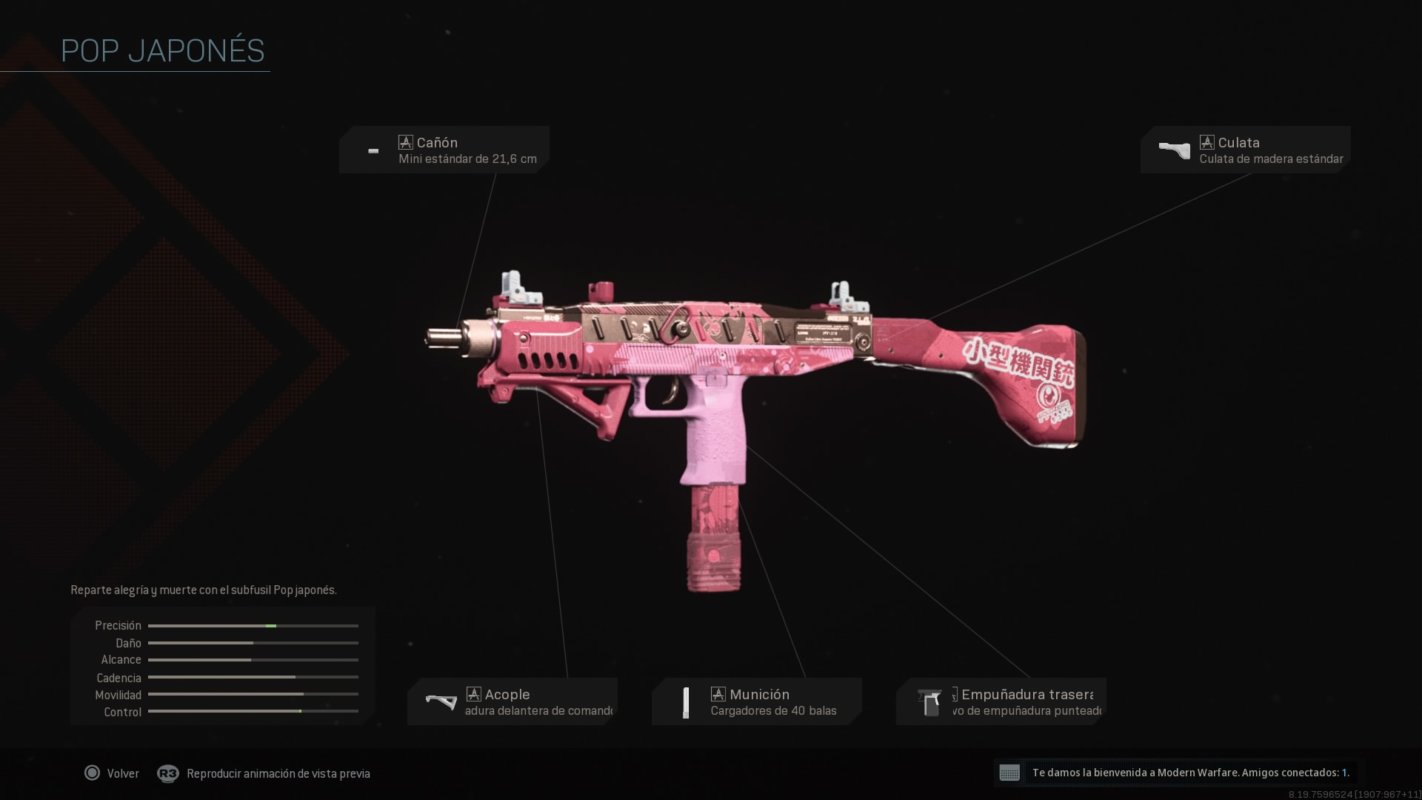This screenshot has height=800, width=1422.
Task: Select the Munición magazine icon
Action: pos(686,701)
